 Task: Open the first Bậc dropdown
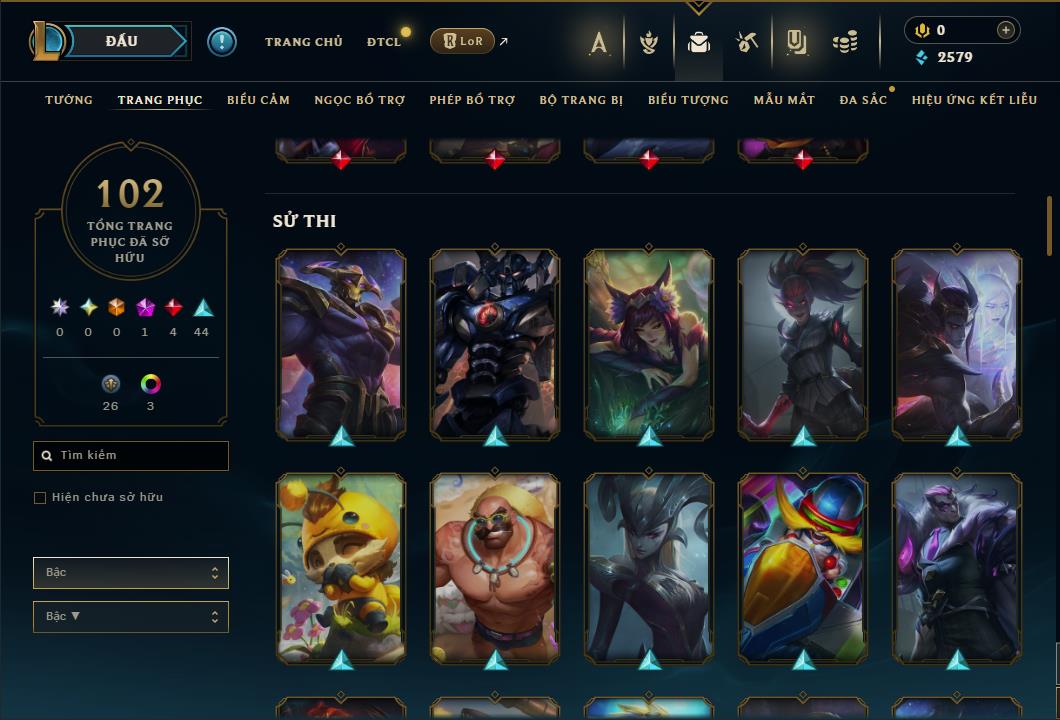[x=131, y=573]
